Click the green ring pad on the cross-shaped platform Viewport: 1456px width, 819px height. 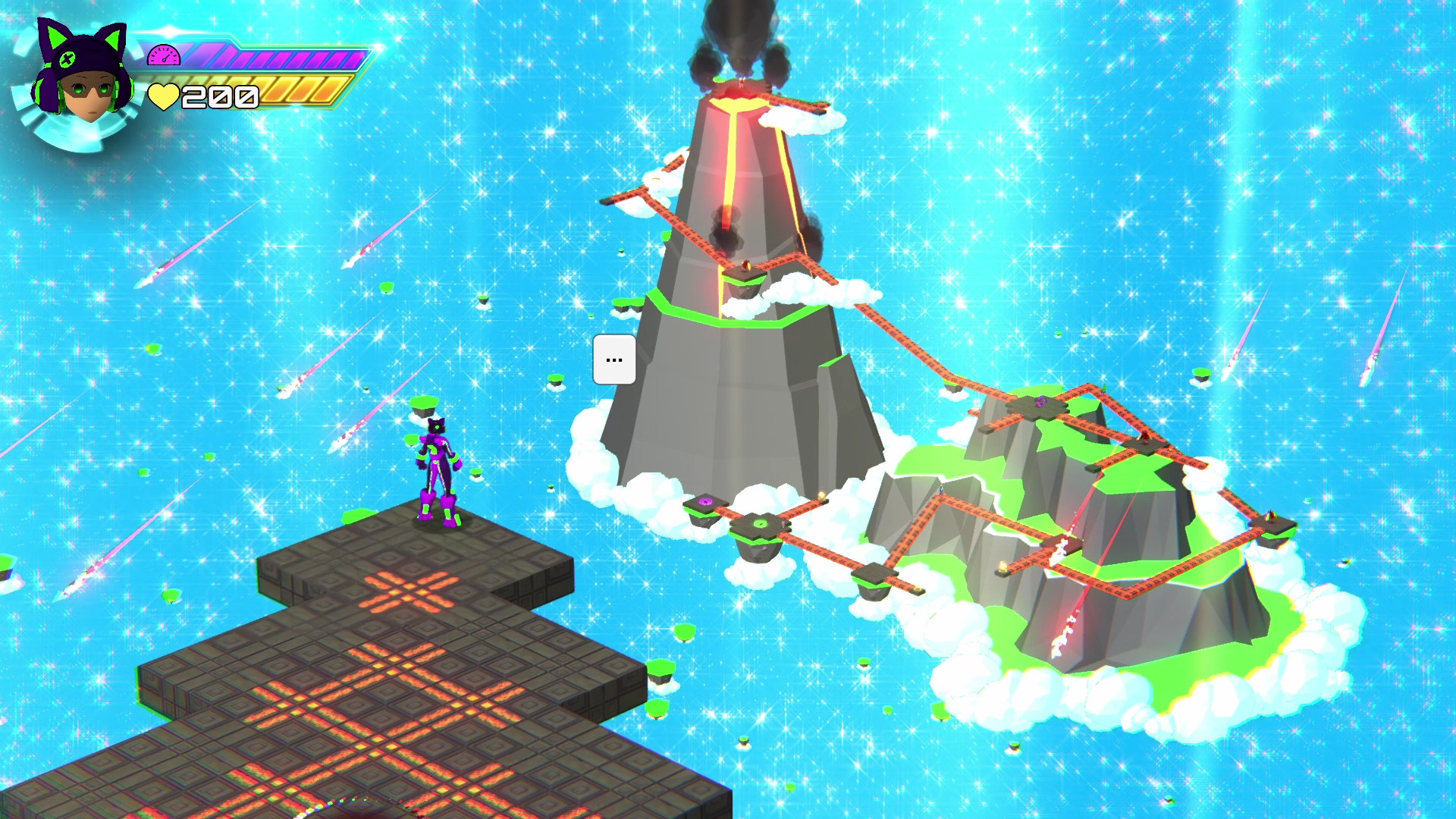tap(761, 523)
